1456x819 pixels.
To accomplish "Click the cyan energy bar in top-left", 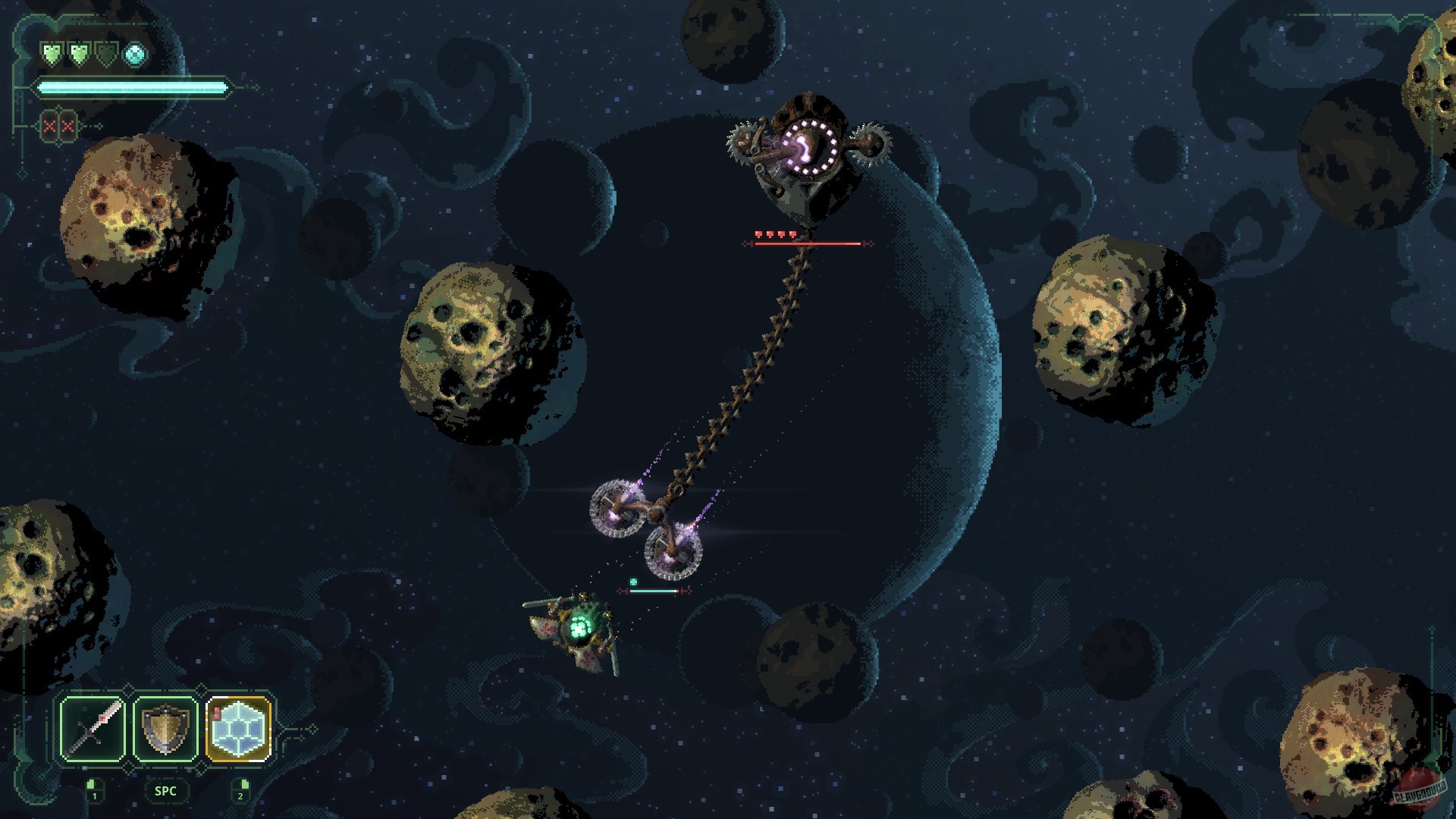I will [x=133, y=87].
